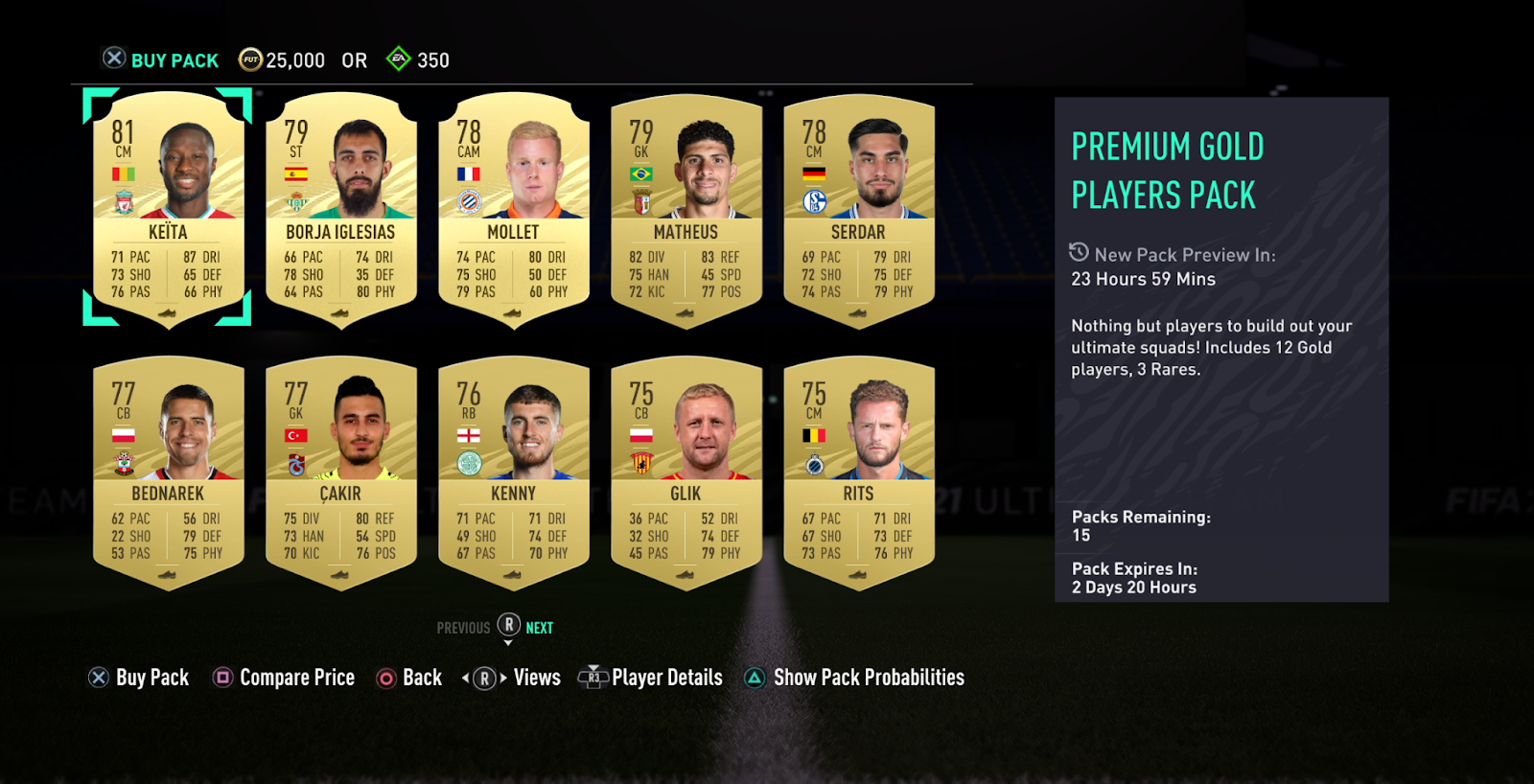
Task: Click the Circle button icon beside Back
Action: [384, 678]
